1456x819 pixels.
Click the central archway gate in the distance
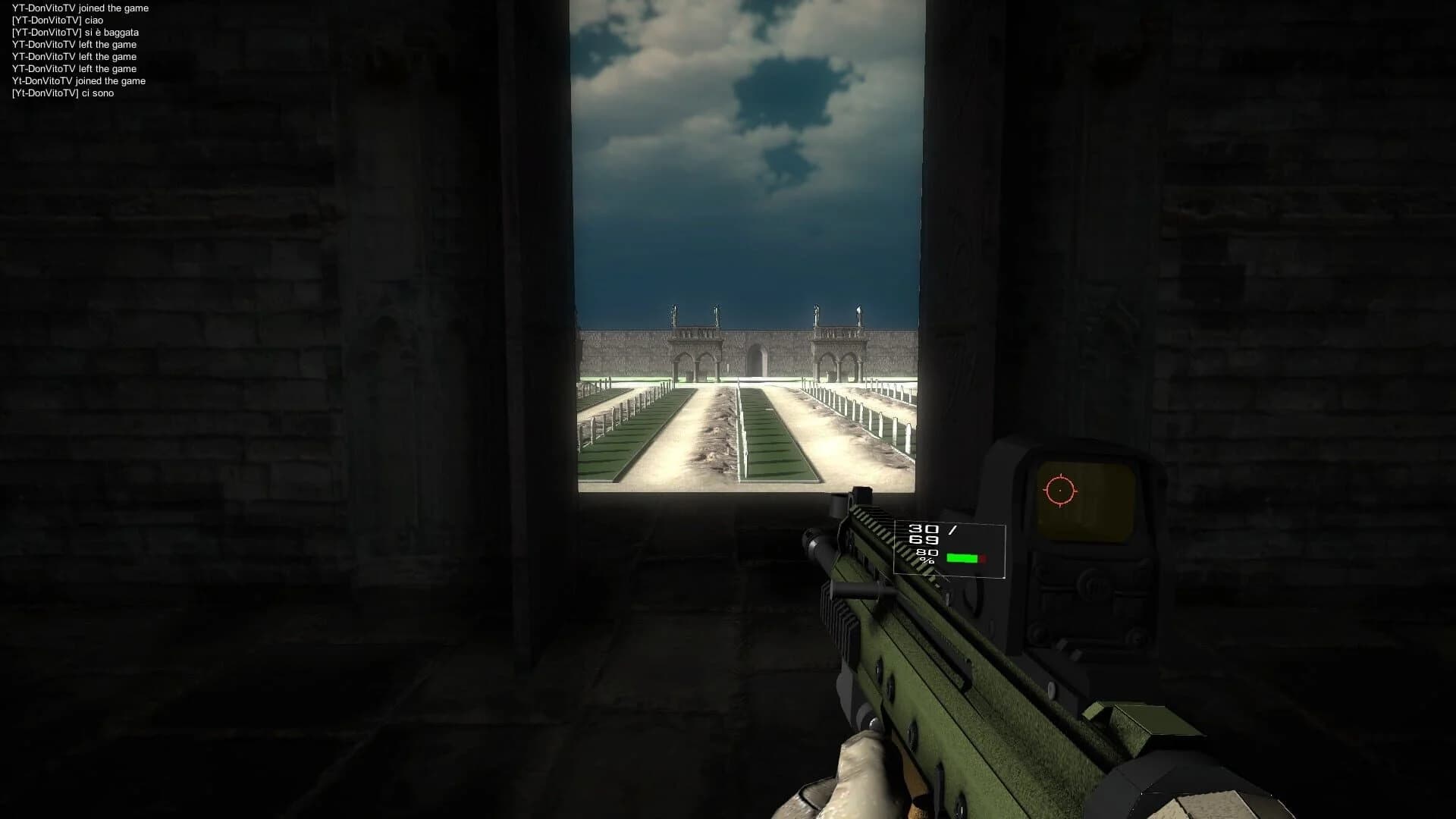(x=758, y=356)
